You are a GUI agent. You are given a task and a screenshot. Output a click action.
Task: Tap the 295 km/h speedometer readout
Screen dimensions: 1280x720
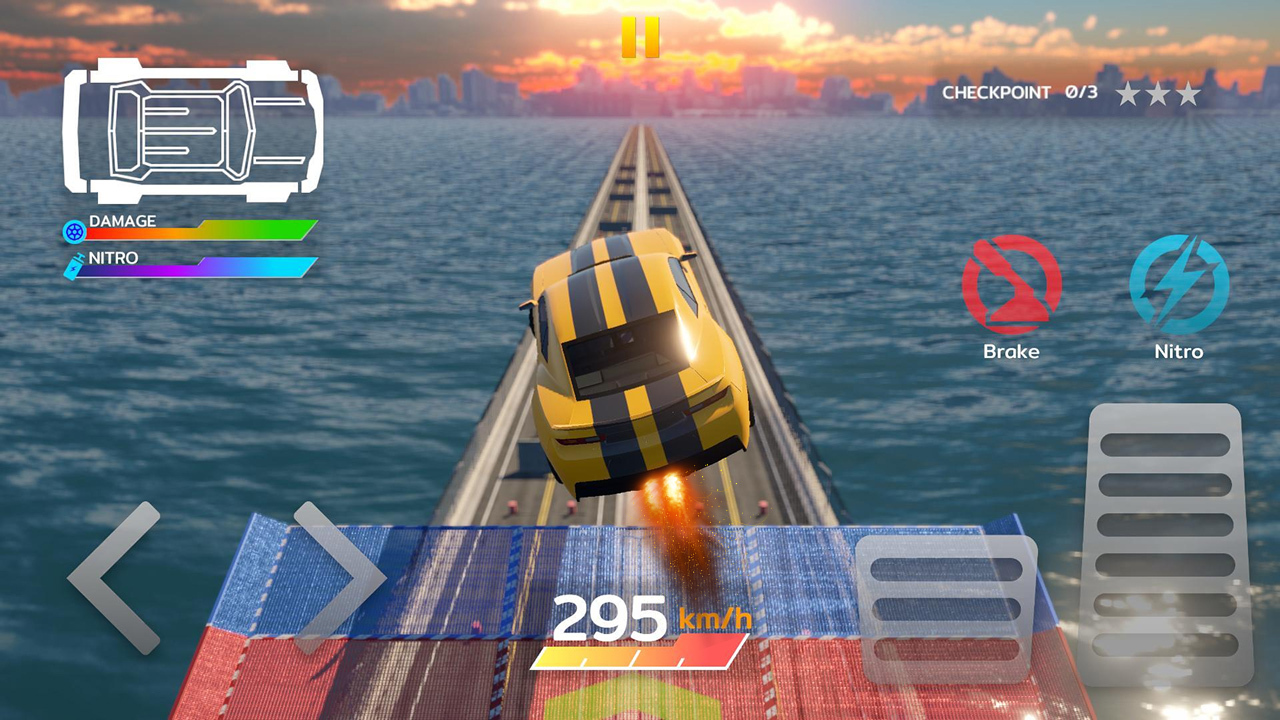[x=640, y=617]
